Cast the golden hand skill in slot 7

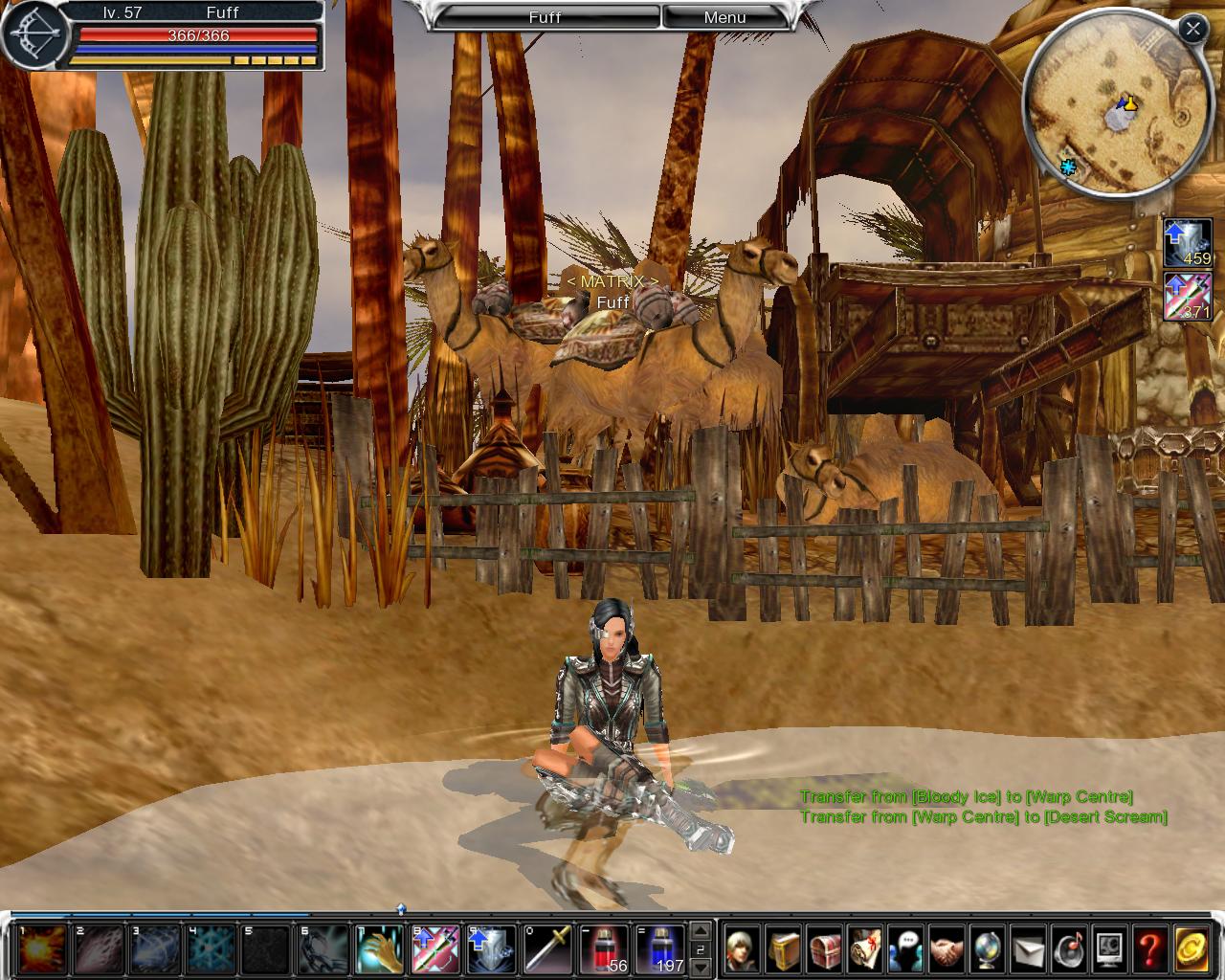[379, 948]
